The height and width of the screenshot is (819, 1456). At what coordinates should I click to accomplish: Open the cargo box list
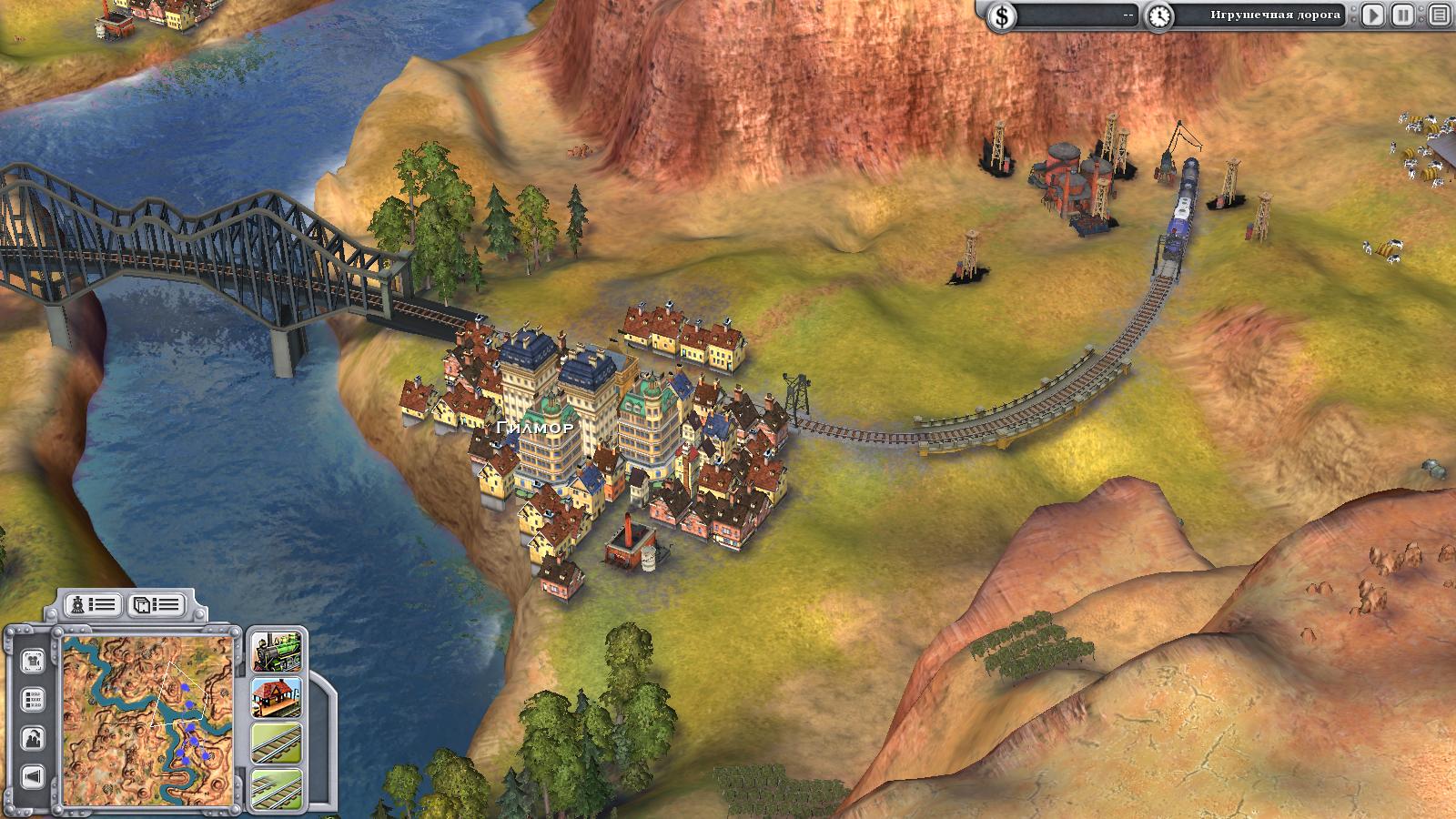[x=156, y=604]
